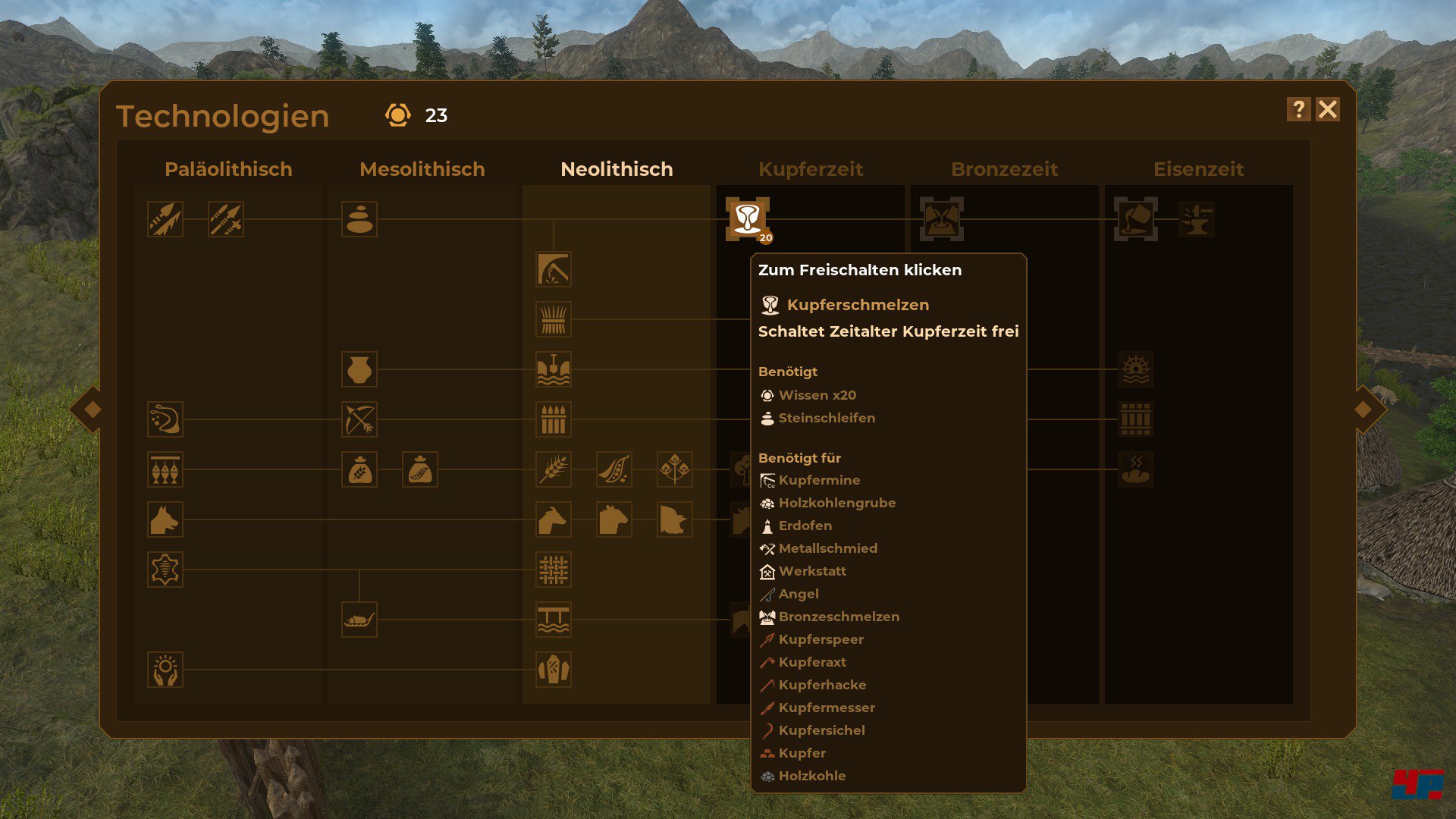Click the weaving pattern technology icon
The image size is (1456, 819).
point(553,570)
